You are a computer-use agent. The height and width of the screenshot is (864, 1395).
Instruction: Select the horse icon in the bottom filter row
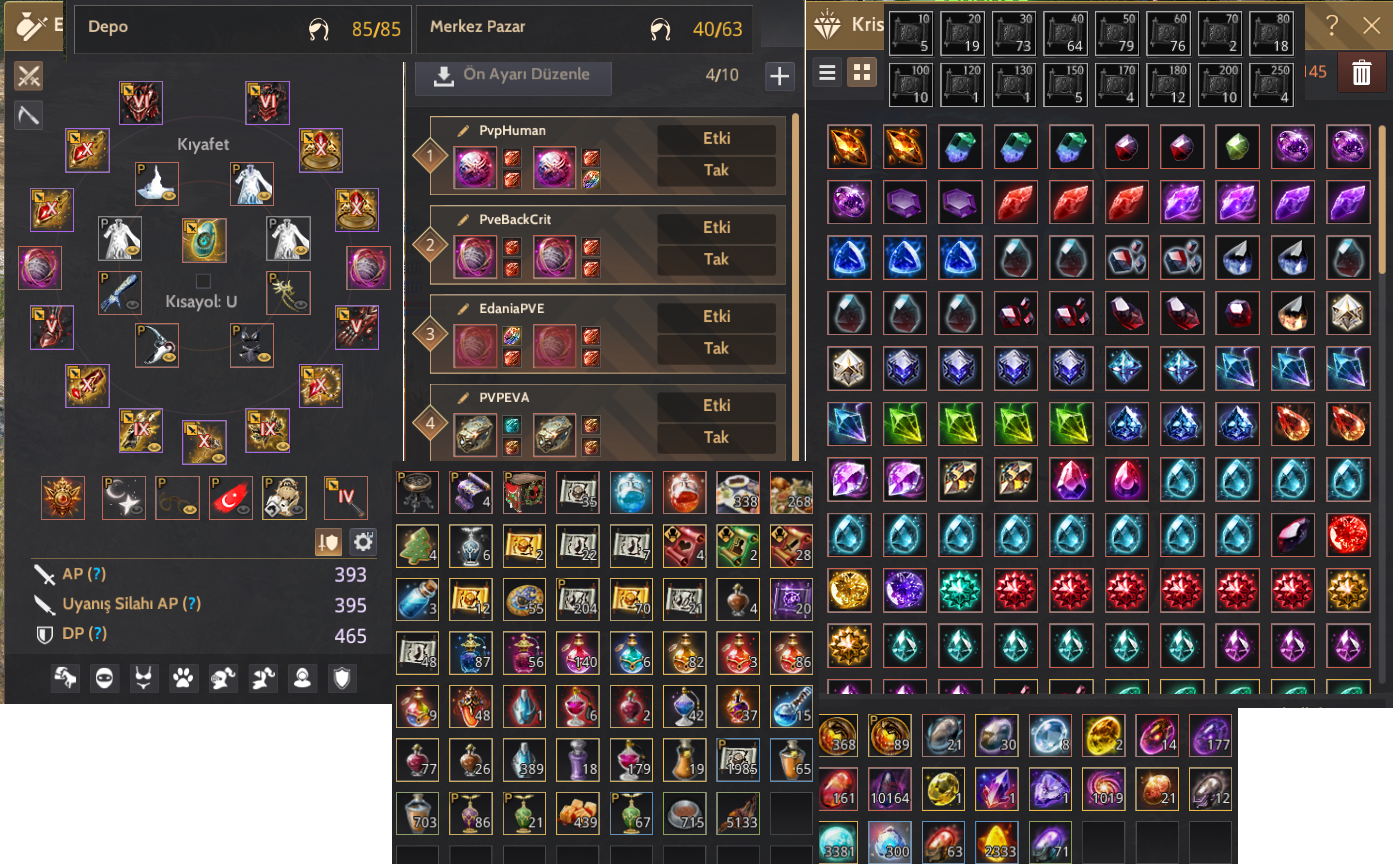coord(65,678)
